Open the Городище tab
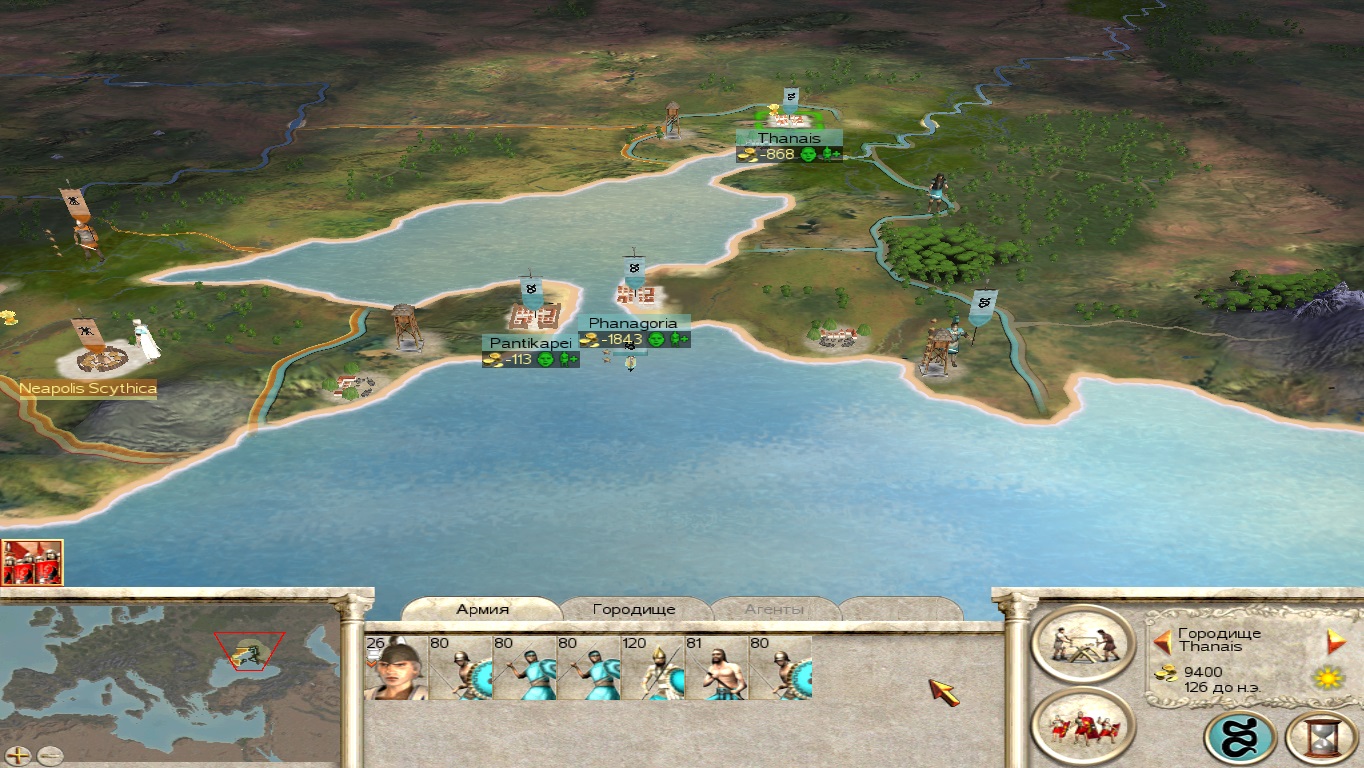Screen dimensions: 1364x768 (x=634, y=609)
